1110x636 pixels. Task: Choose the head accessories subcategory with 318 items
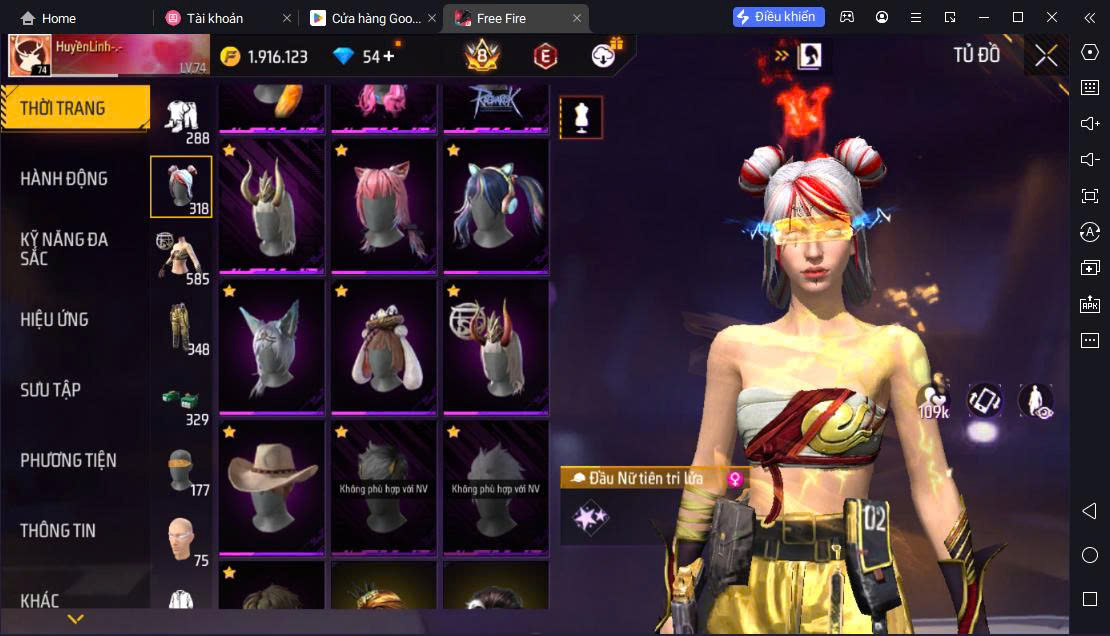tap(181, 187)
